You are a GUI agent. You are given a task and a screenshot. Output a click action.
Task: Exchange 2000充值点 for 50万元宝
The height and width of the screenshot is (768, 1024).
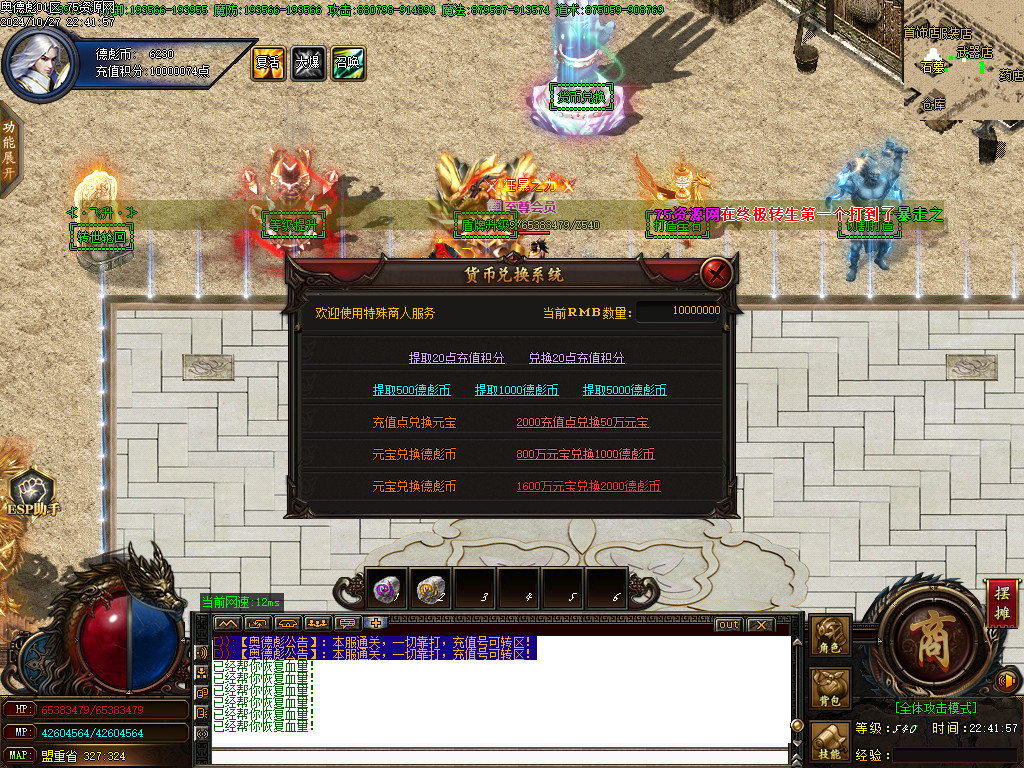click(582, 422)
